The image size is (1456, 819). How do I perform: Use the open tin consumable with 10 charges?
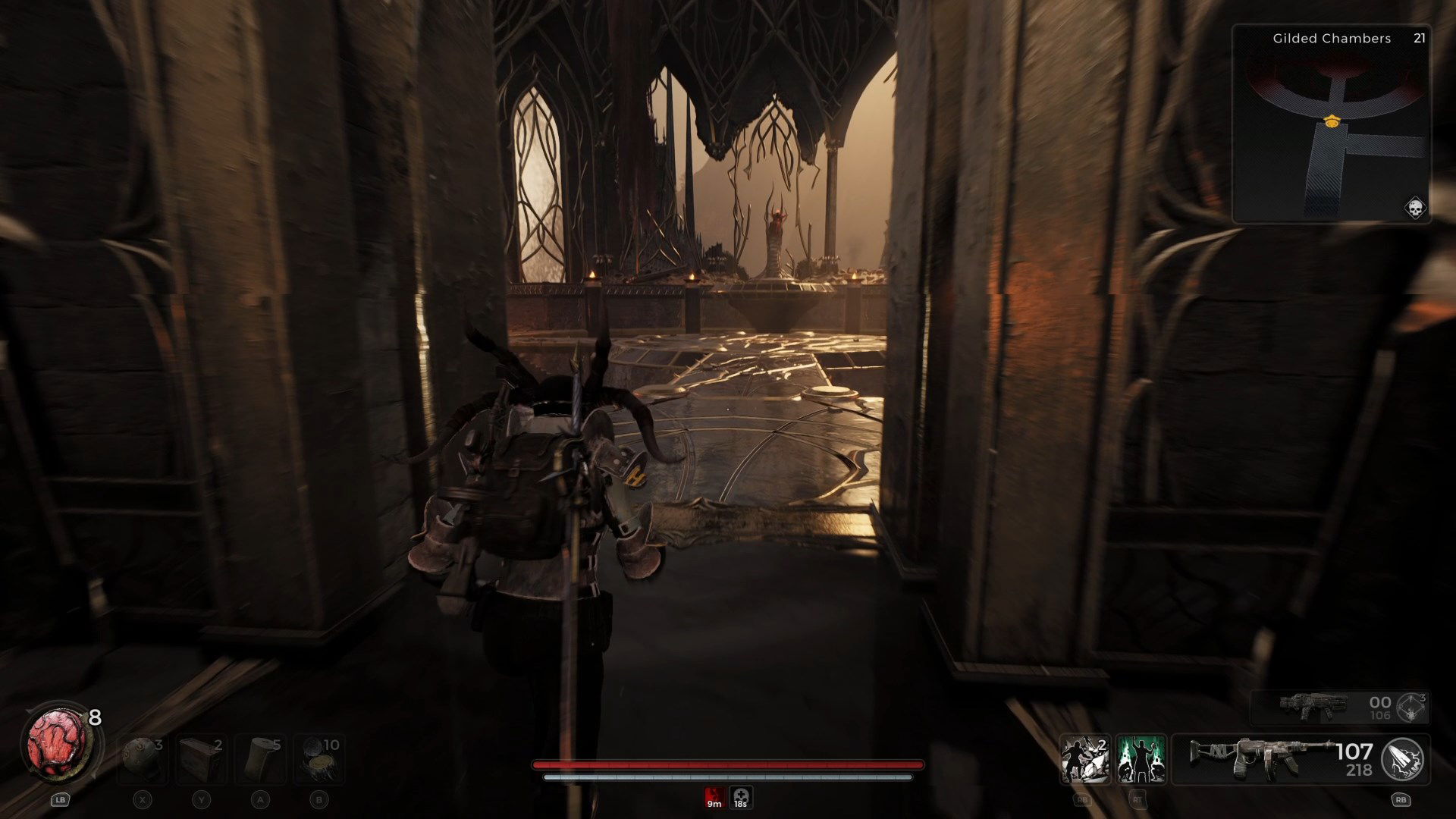coord(319,758)
